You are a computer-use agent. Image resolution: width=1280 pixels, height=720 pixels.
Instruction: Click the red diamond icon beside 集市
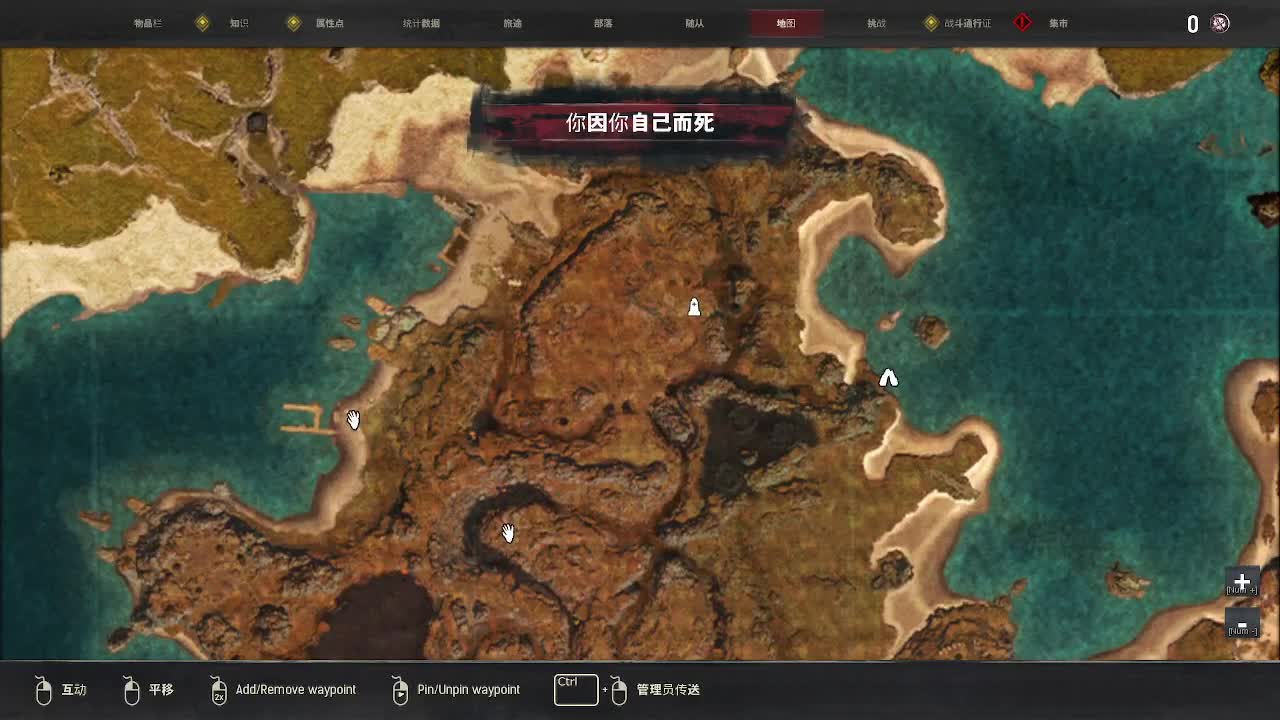(1021, 21)
